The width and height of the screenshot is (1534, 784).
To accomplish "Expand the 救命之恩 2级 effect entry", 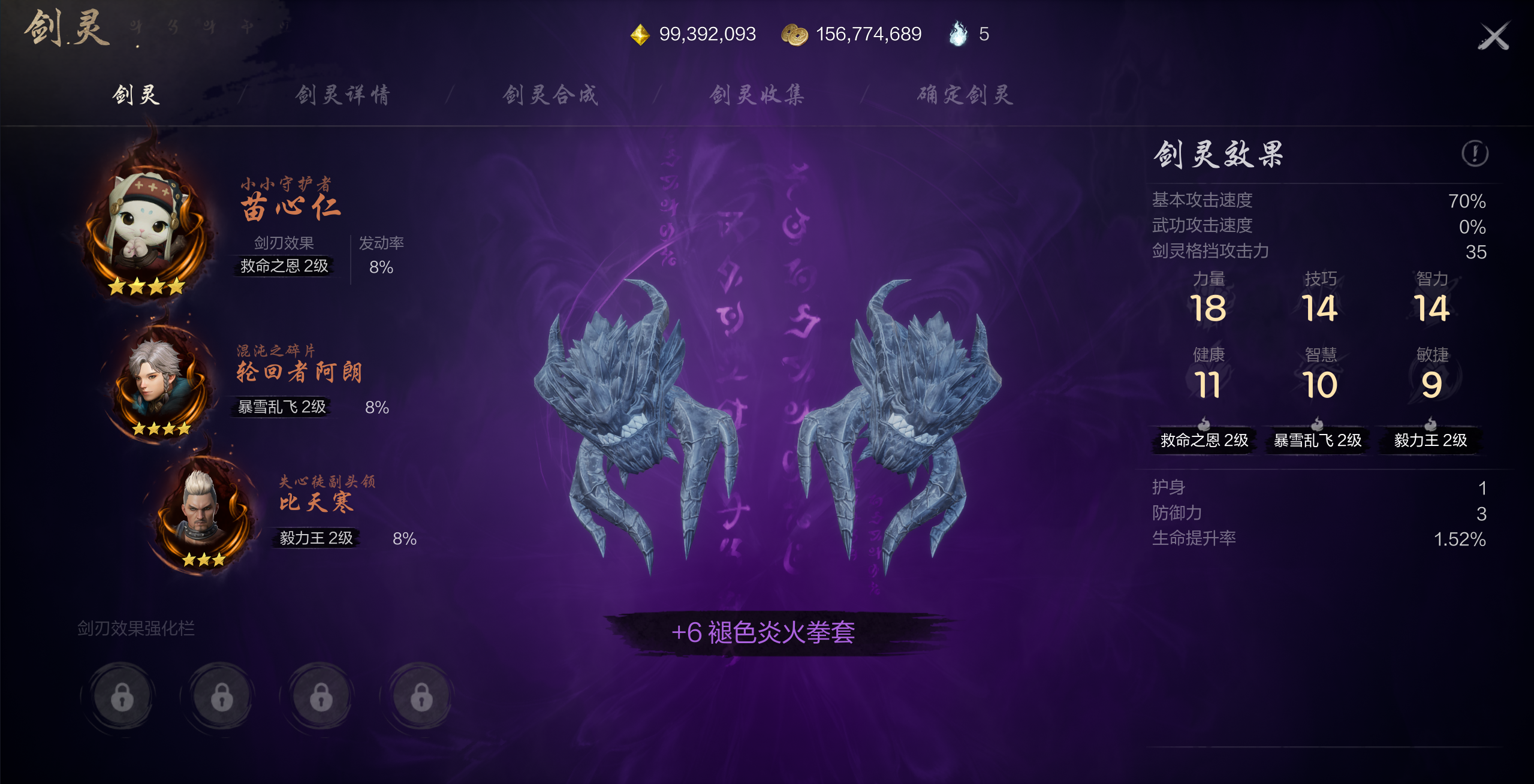I will pos(1203,441).
